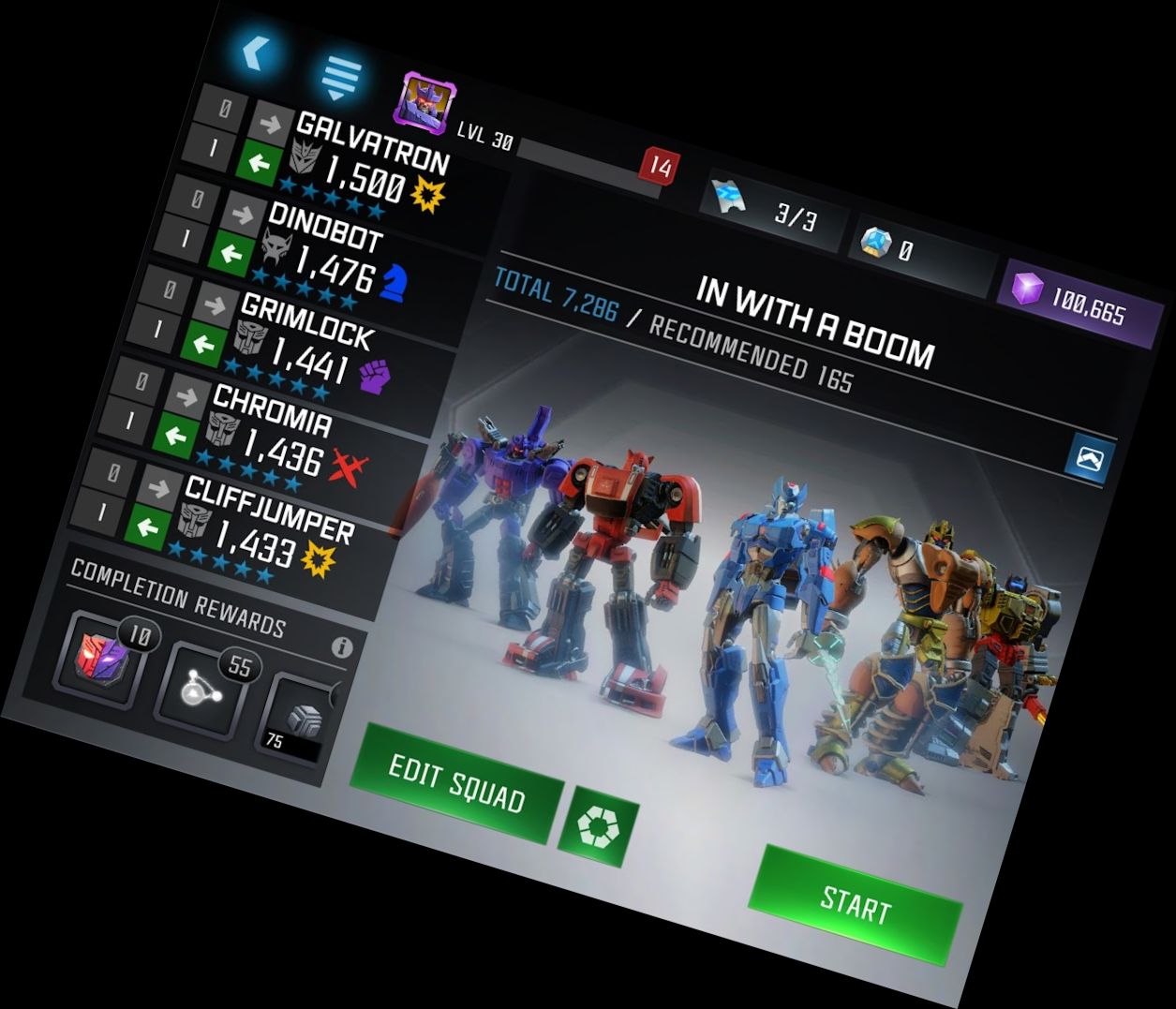Screen dimensions: 1176x1009
Task: Go back with the blue arrow
Action: (x=253, y=52)
